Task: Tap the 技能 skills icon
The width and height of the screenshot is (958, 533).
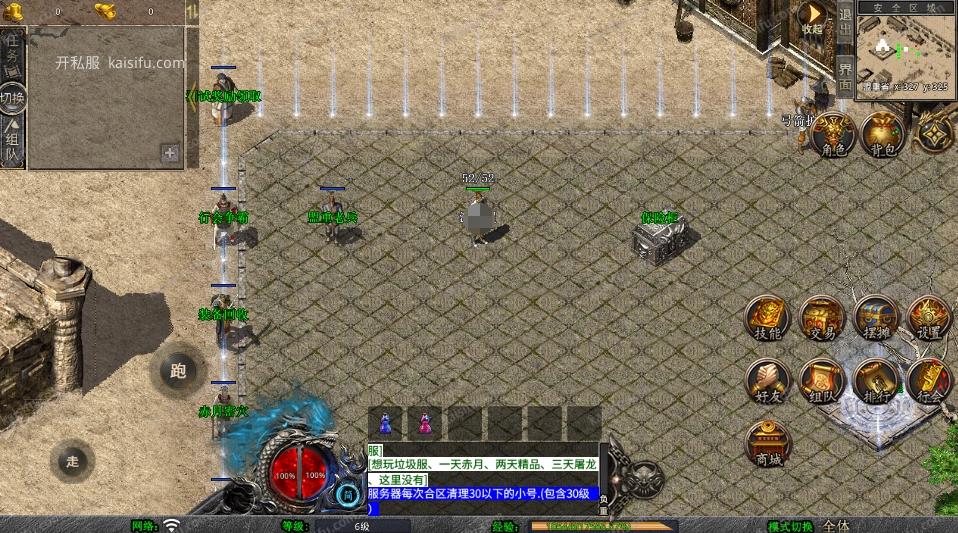Action: 768,318
